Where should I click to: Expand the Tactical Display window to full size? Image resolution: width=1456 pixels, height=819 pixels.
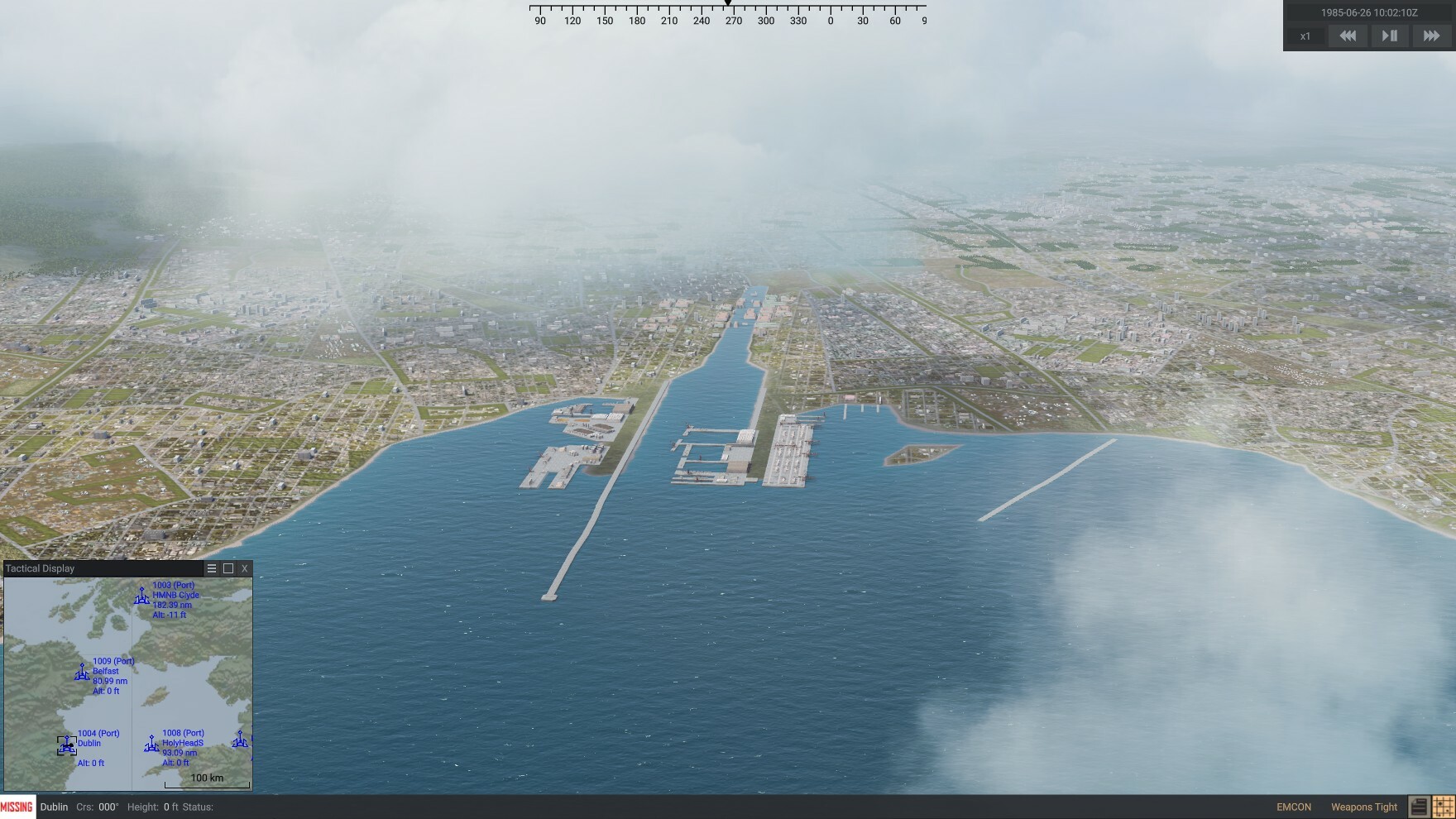[x=228, y=568]
